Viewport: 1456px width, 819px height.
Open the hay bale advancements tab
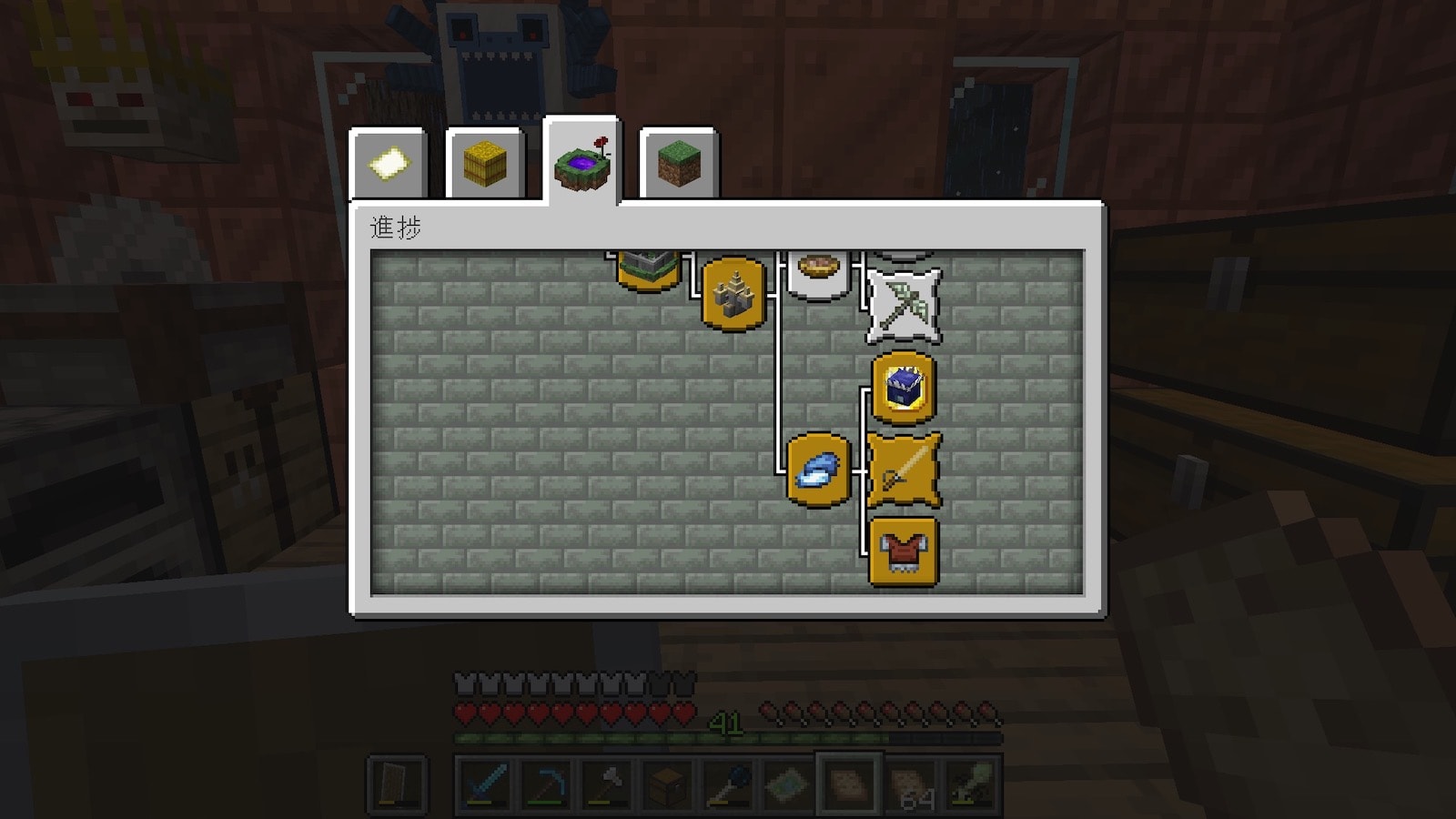point(485,165)
